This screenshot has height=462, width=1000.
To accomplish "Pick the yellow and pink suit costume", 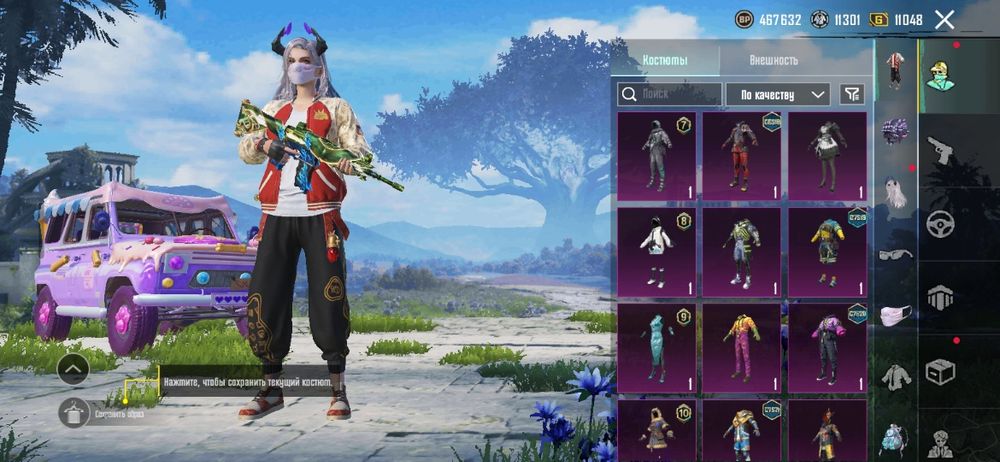I will click(x=741, y=347).
